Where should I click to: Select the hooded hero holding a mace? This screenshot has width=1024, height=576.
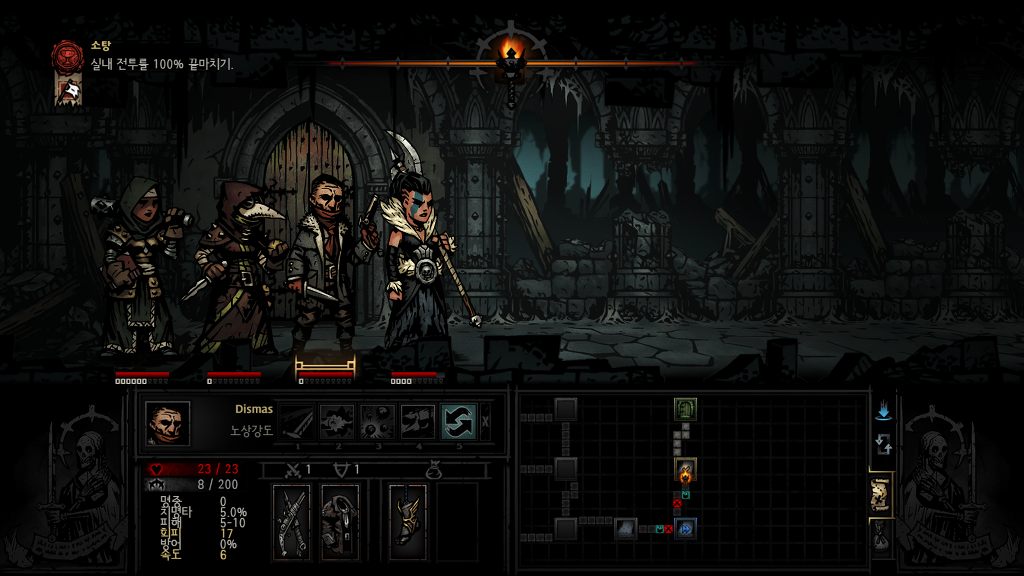tap(140, 265)
